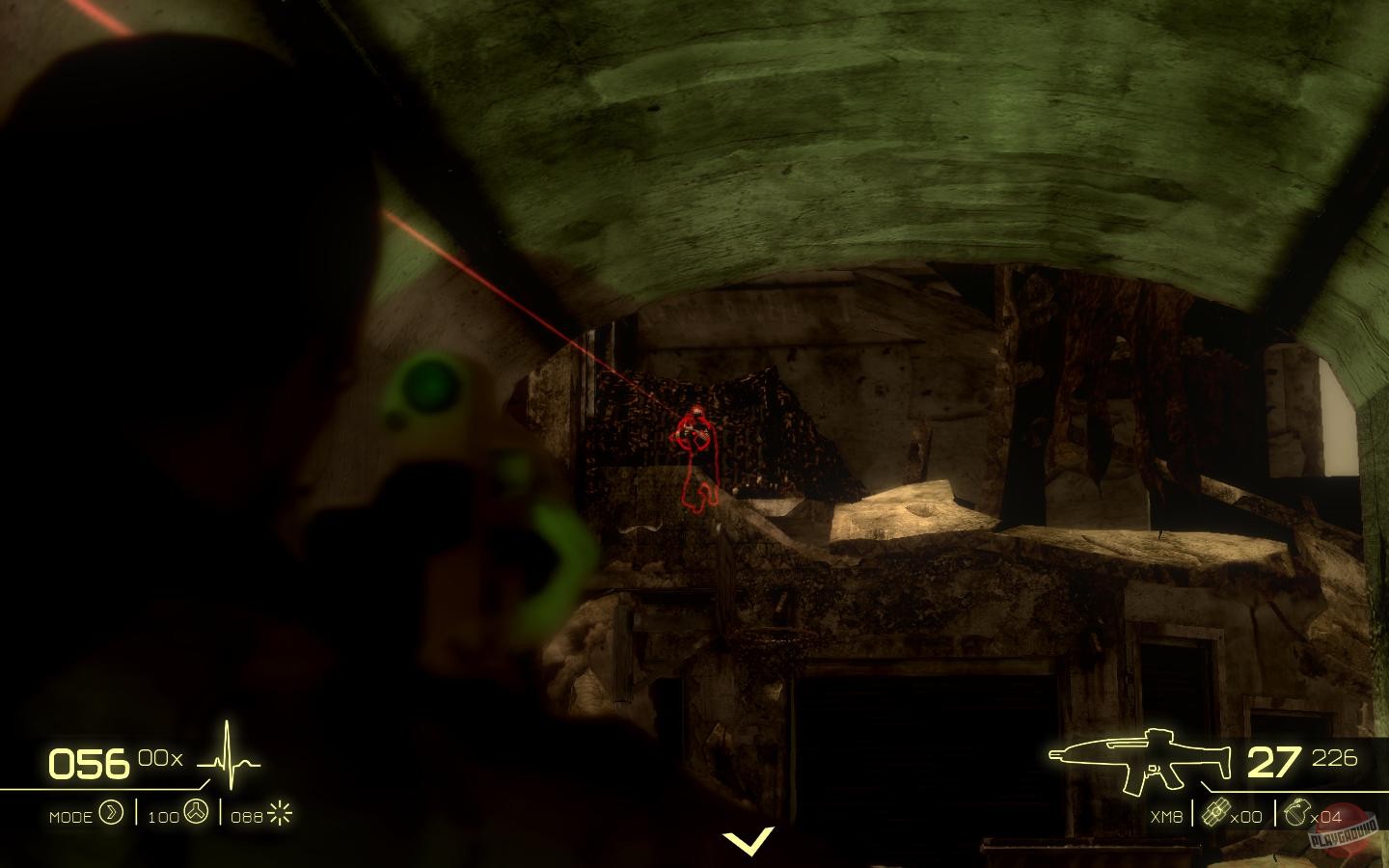Expand the weapon panel via XM8 label
This screenshot has width=1389, height=868.
(1167, 817)
